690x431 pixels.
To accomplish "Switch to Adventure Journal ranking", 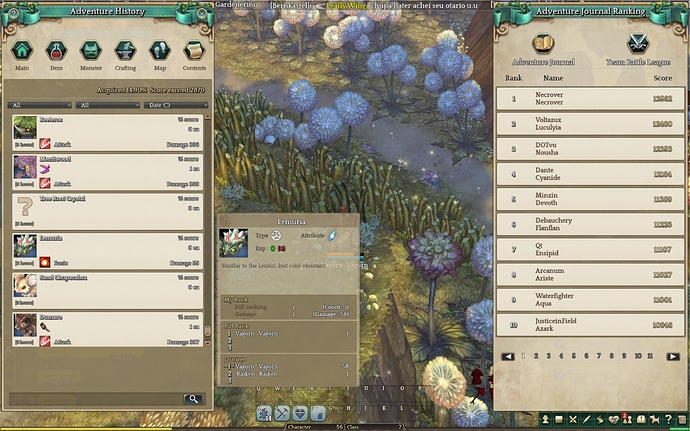I will tap(543, 48).
